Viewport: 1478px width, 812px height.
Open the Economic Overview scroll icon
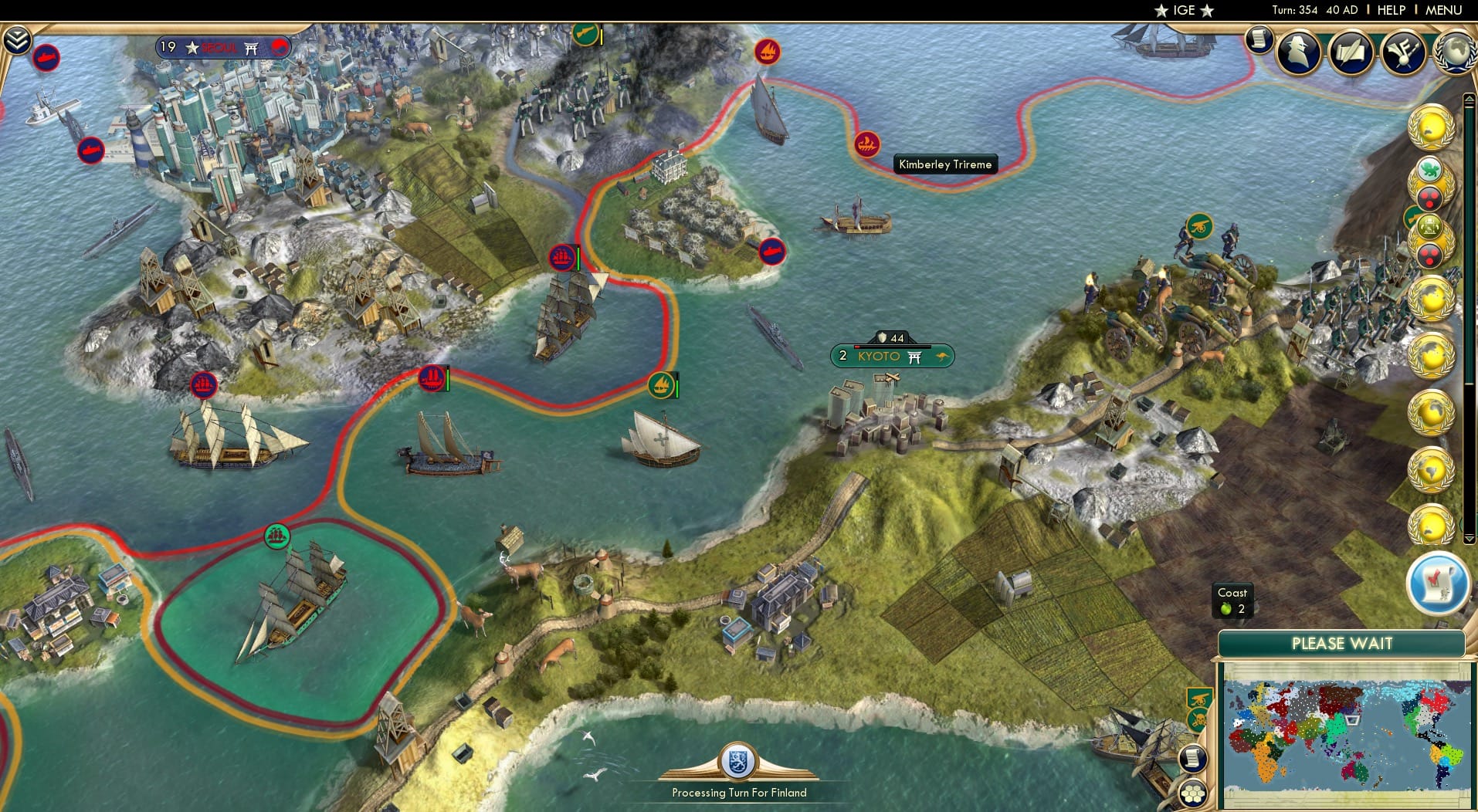click(1260, 39)
